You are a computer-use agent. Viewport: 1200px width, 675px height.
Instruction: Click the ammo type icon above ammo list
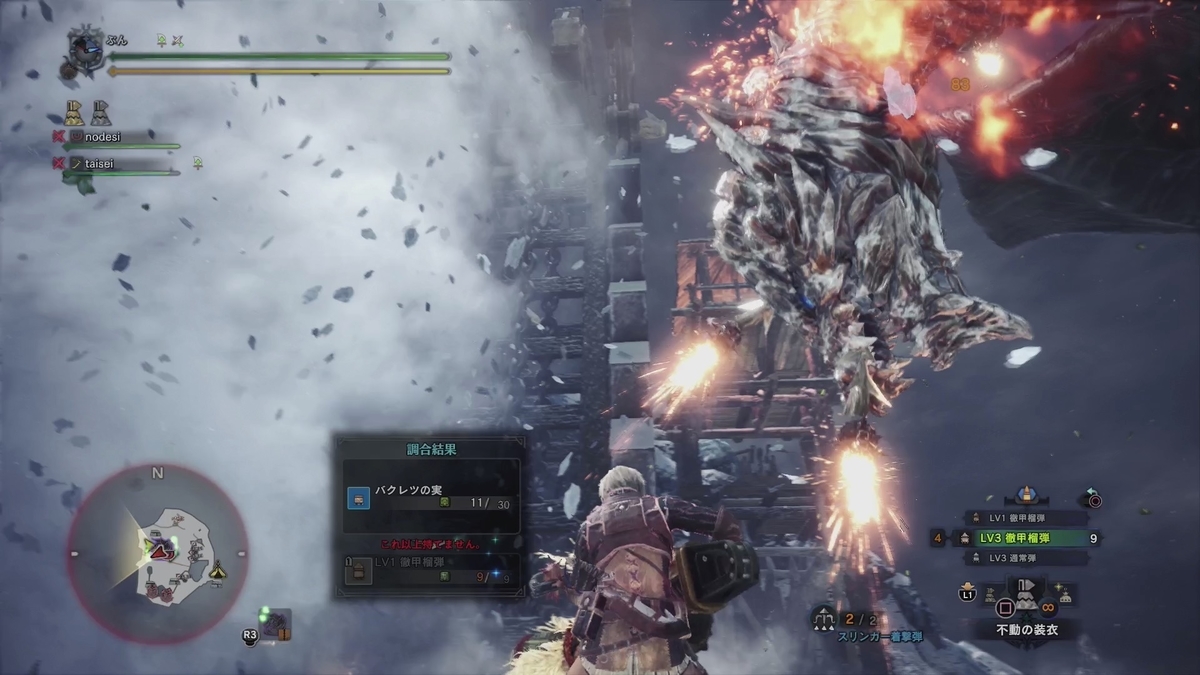tap(1024, 495)
